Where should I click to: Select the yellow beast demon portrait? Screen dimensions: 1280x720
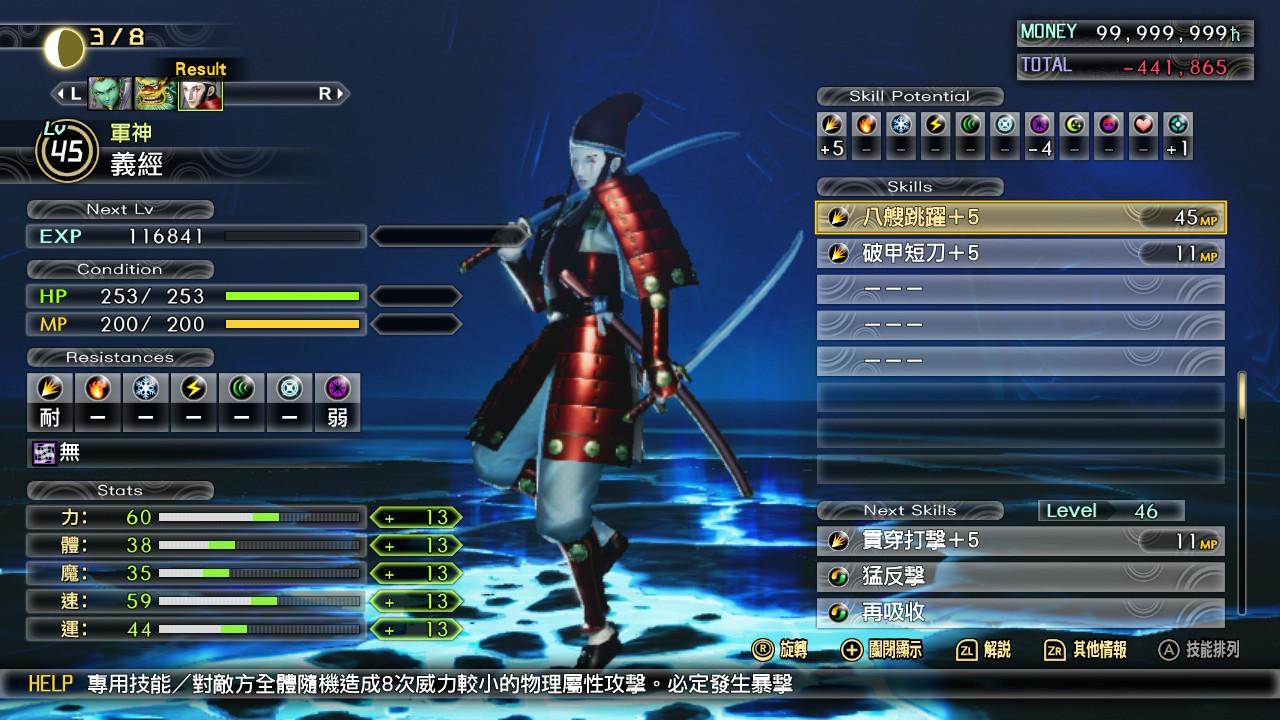155,94
